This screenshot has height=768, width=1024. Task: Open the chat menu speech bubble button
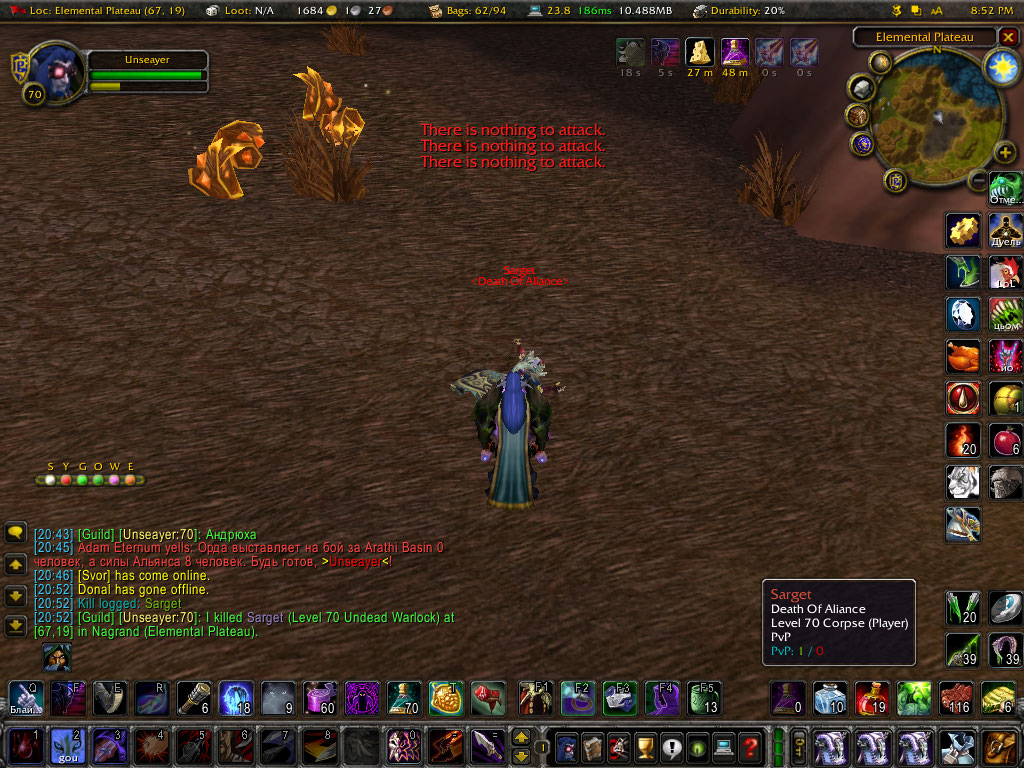pos(16,532)
